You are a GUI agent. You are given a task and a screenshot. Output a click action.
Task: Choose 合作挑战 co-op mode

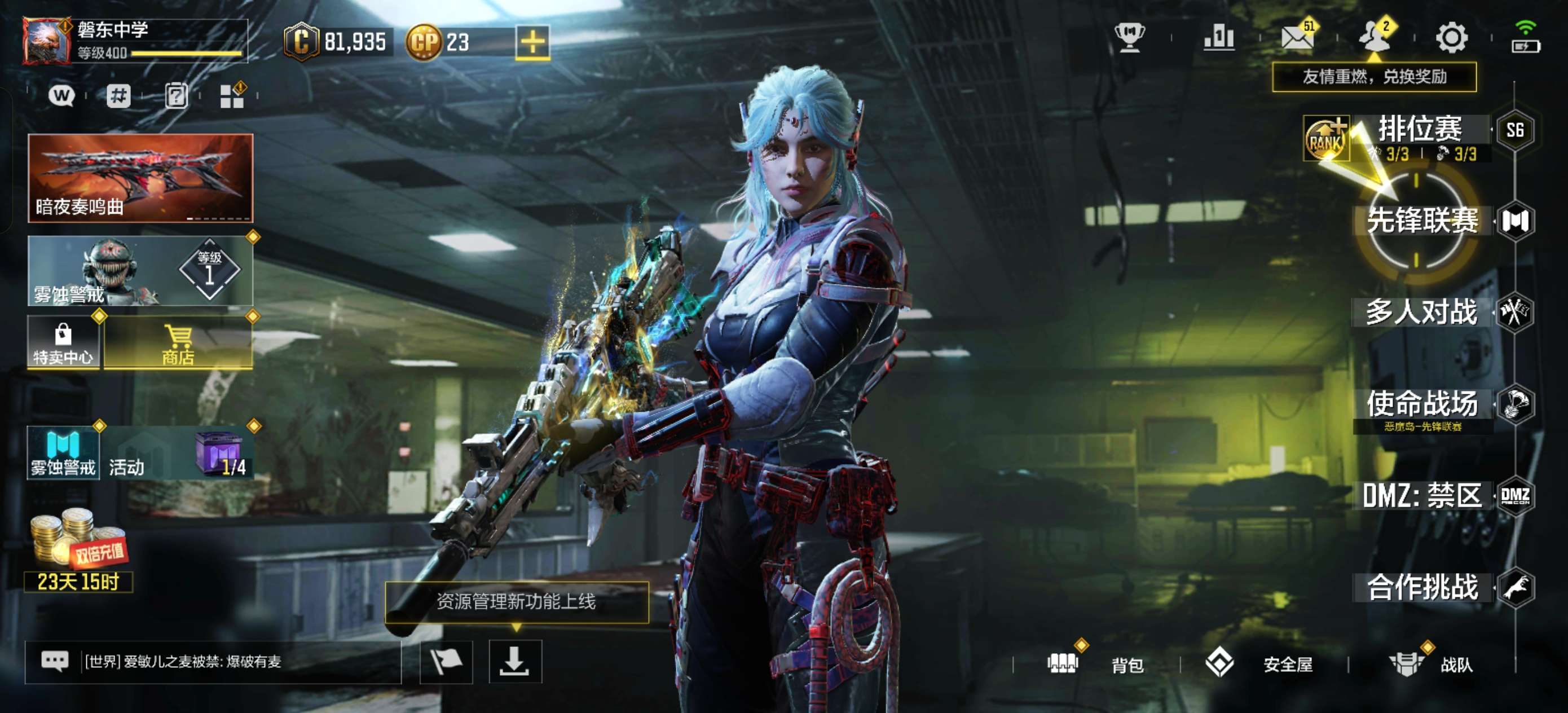(x=1422, y=588)
